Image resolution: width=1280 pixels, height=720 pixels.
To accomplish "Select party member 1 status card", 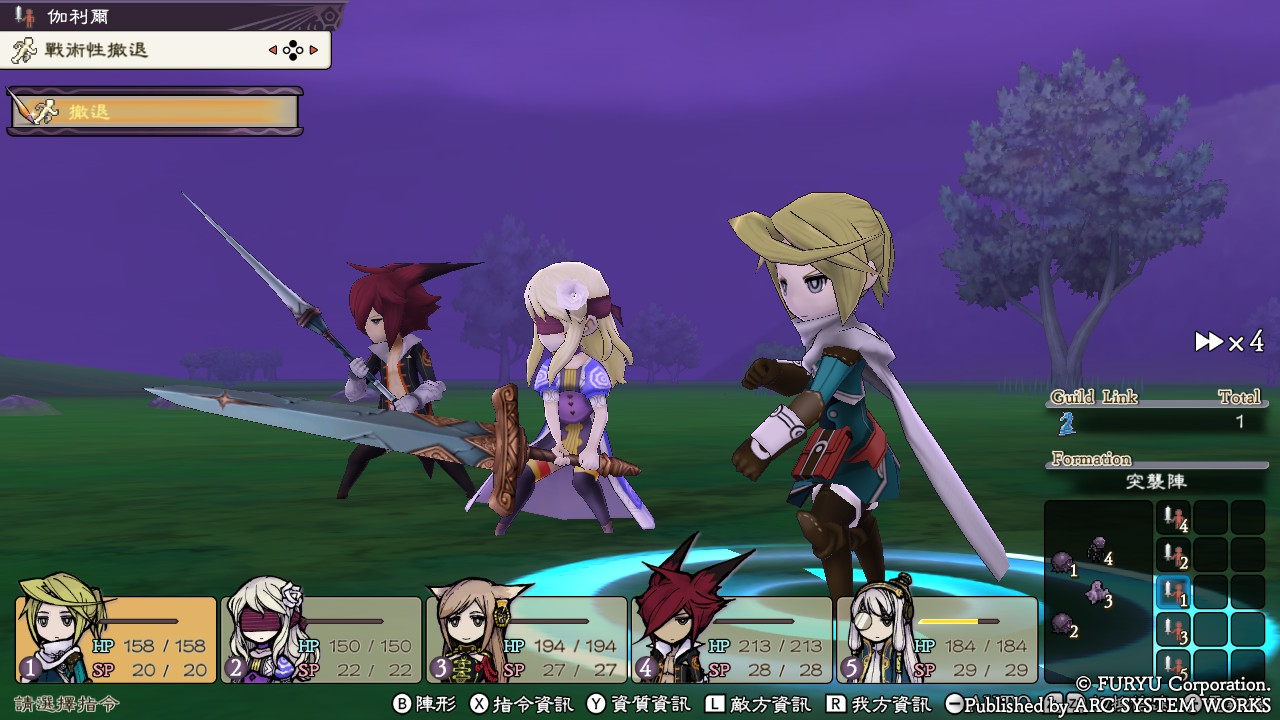I will pyautogui.click(x=116, y=639).
